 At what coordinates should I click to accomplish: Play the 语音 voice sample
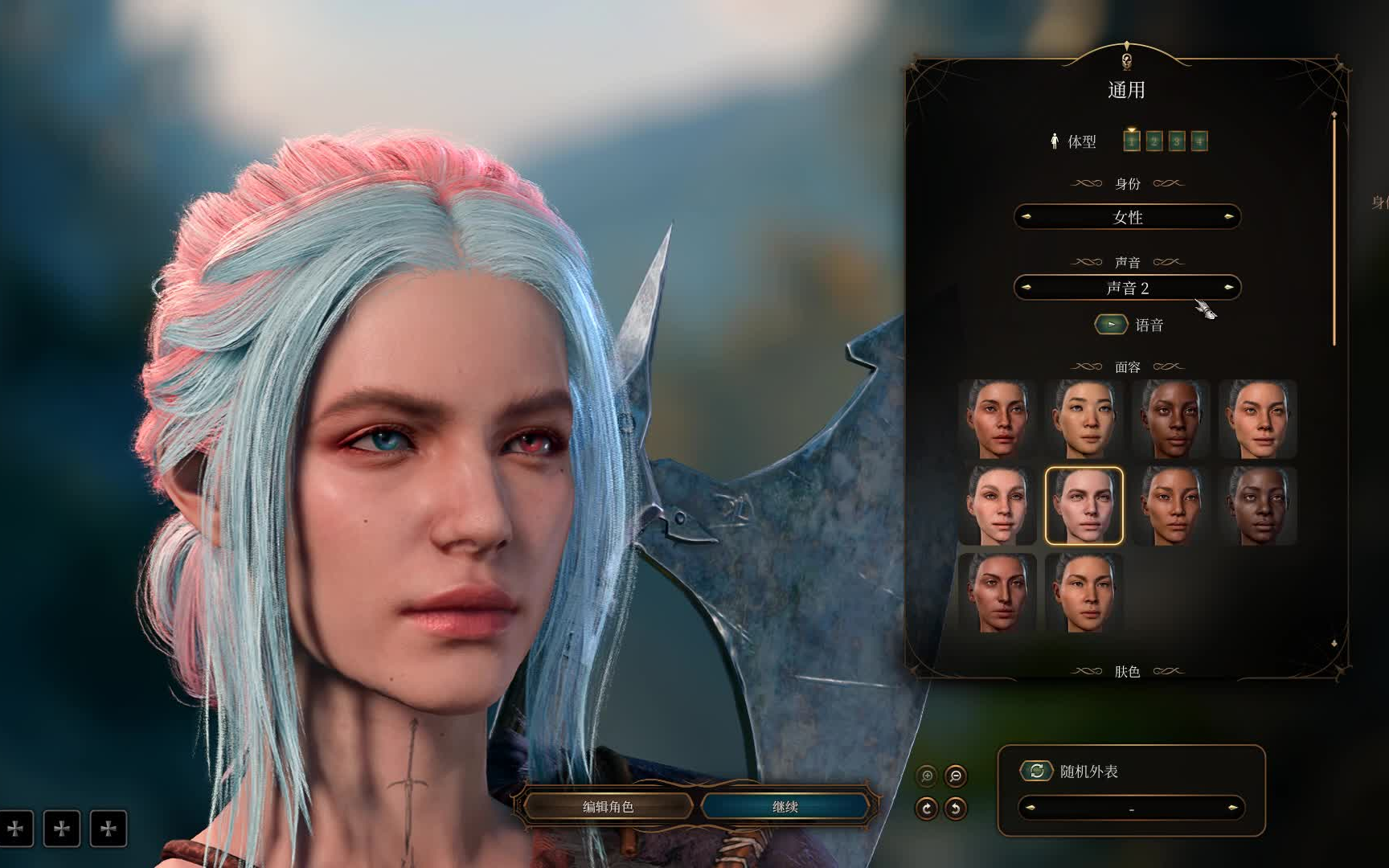(1111, 325)
